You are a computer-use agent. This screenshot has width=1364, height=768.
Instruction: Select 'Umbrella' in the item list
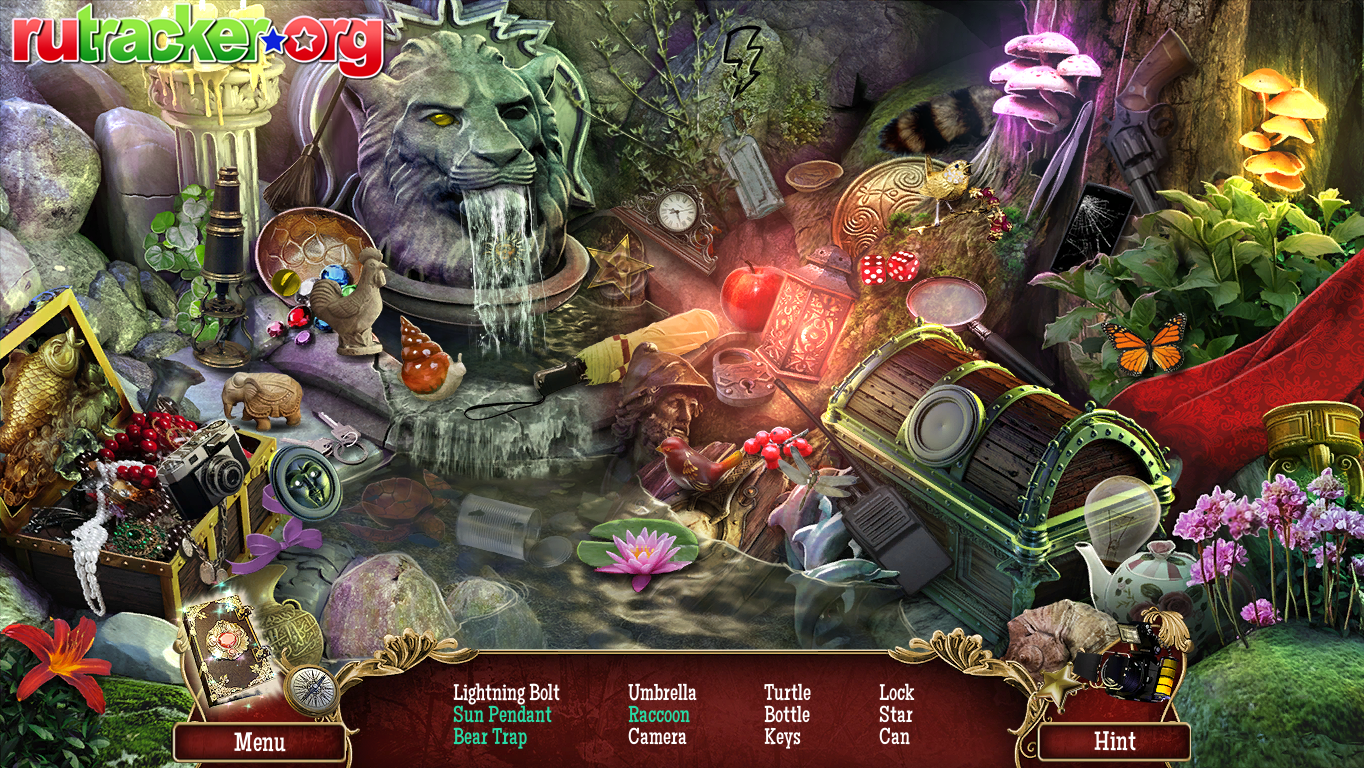tap(662, 692)
